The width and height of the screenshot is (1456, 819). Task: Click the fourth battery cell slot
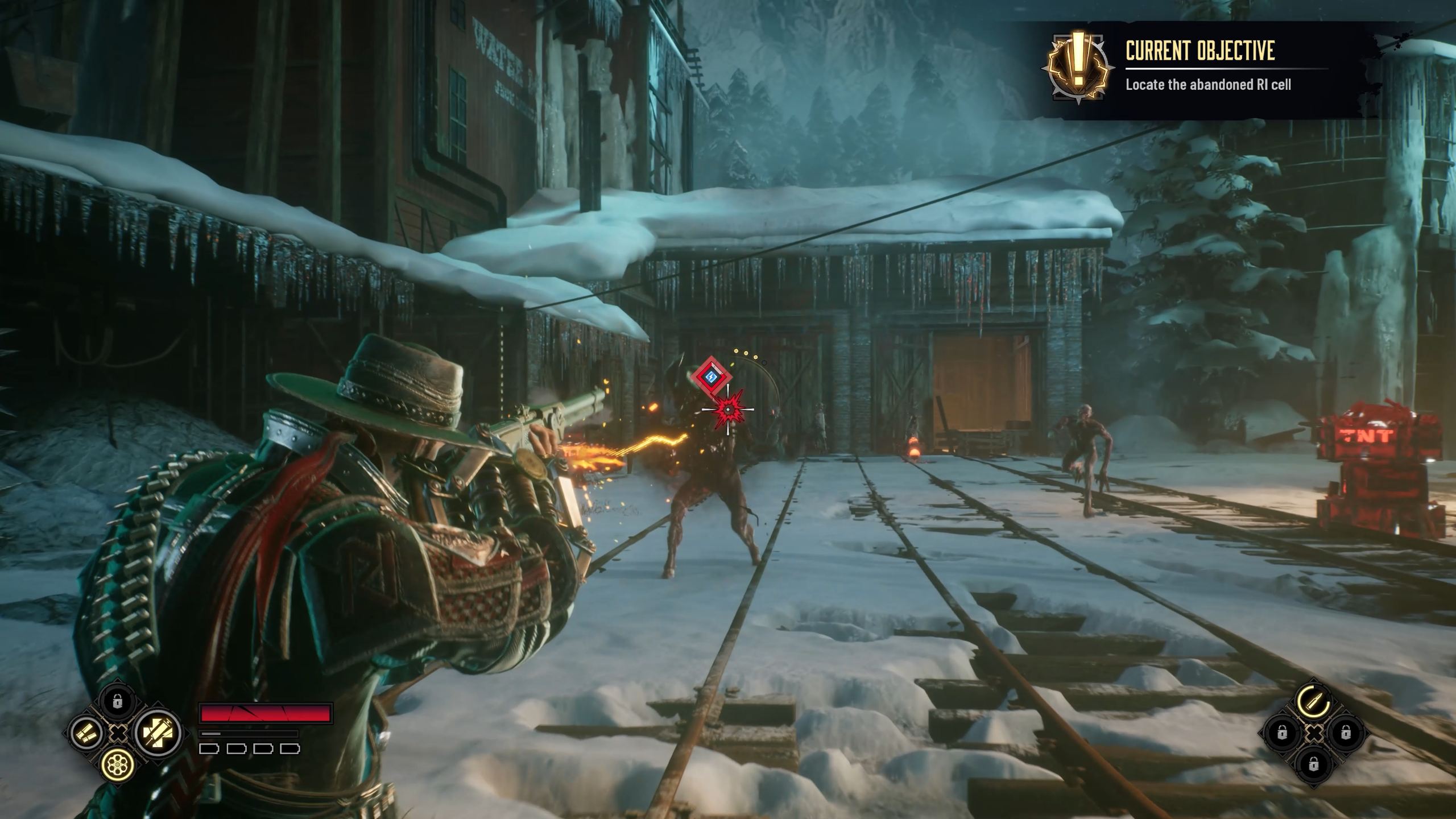(289, 750)
